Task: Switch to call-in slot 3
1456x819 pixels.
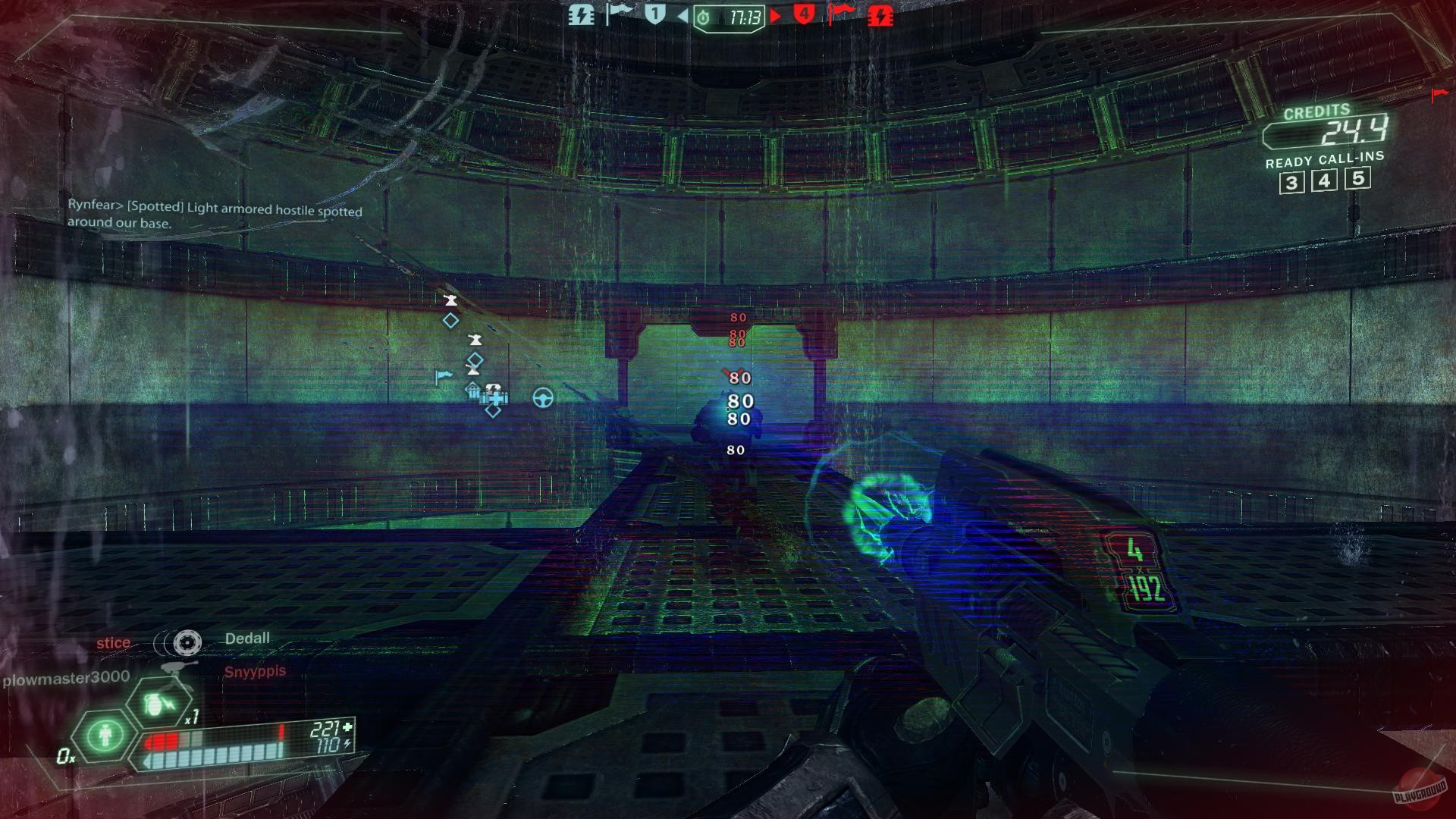Action: pyautogui.click(x=1292, y=181)
